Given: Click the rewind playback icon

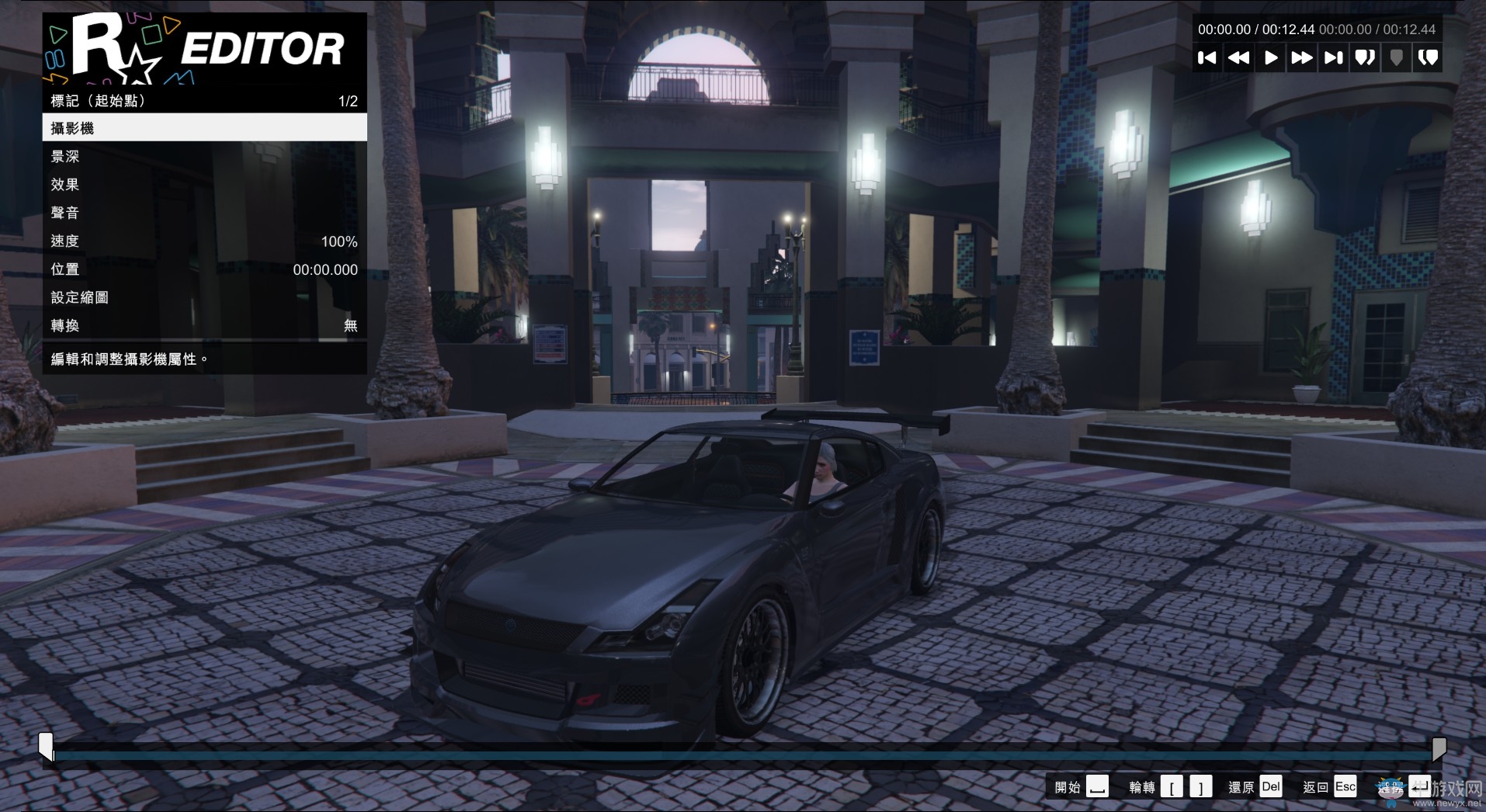Looking at the screenshot, I should (x=1239, y=57).
